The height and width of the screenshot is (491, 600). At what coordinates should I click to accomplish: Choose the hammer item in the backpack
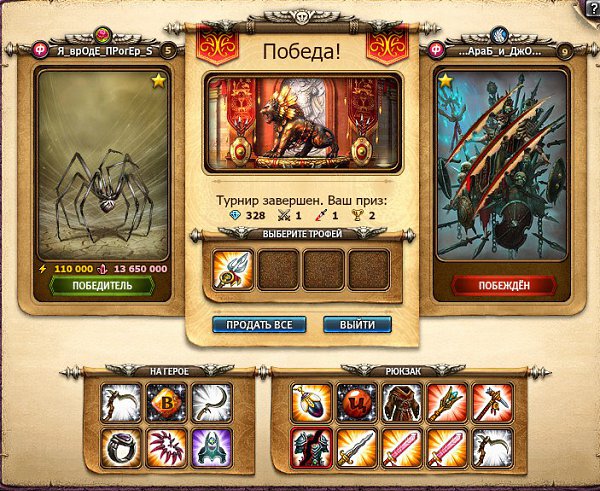tap(490, 401)
